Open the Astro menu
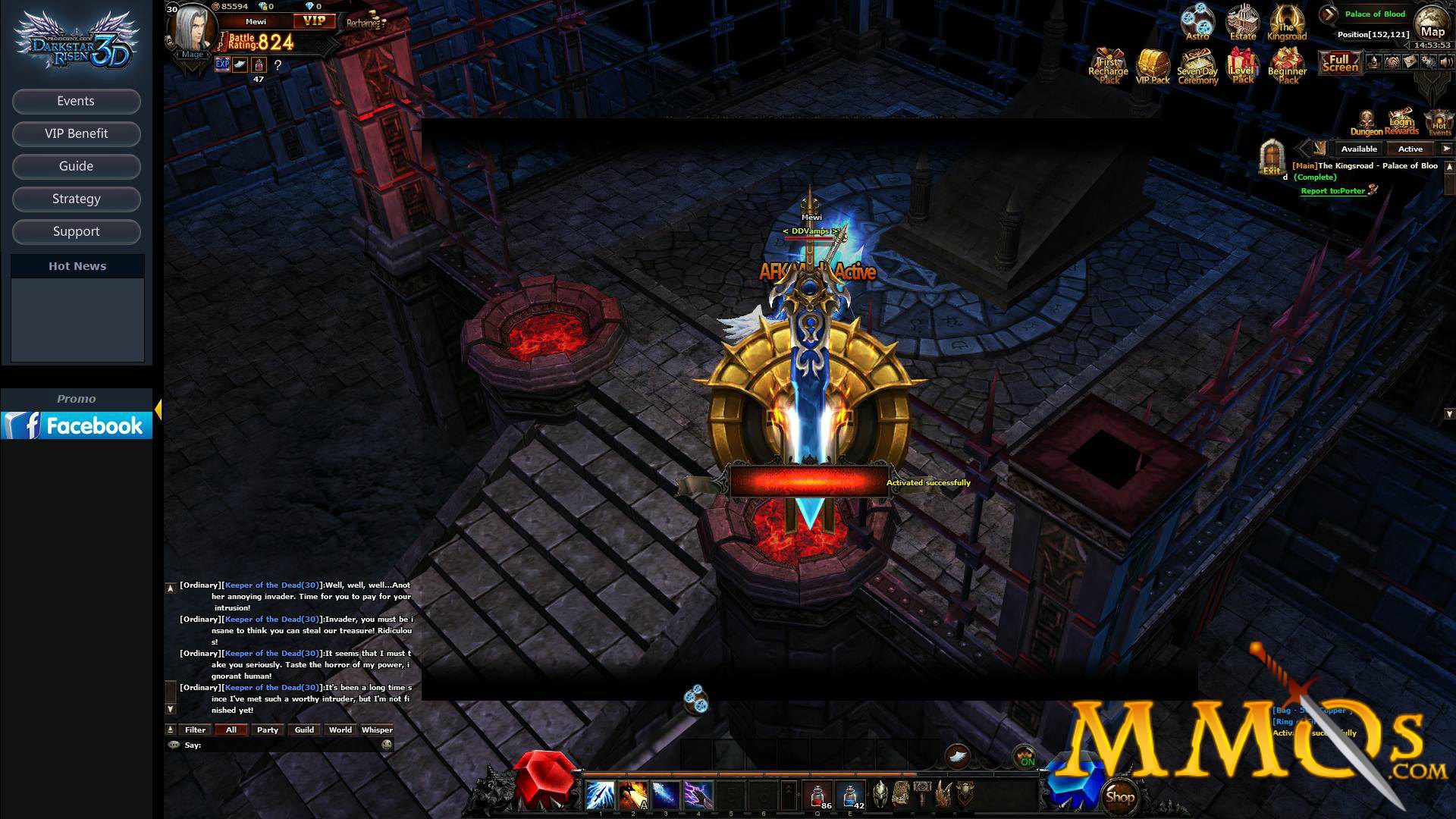1456x819 pixels. pos(1197,22)
